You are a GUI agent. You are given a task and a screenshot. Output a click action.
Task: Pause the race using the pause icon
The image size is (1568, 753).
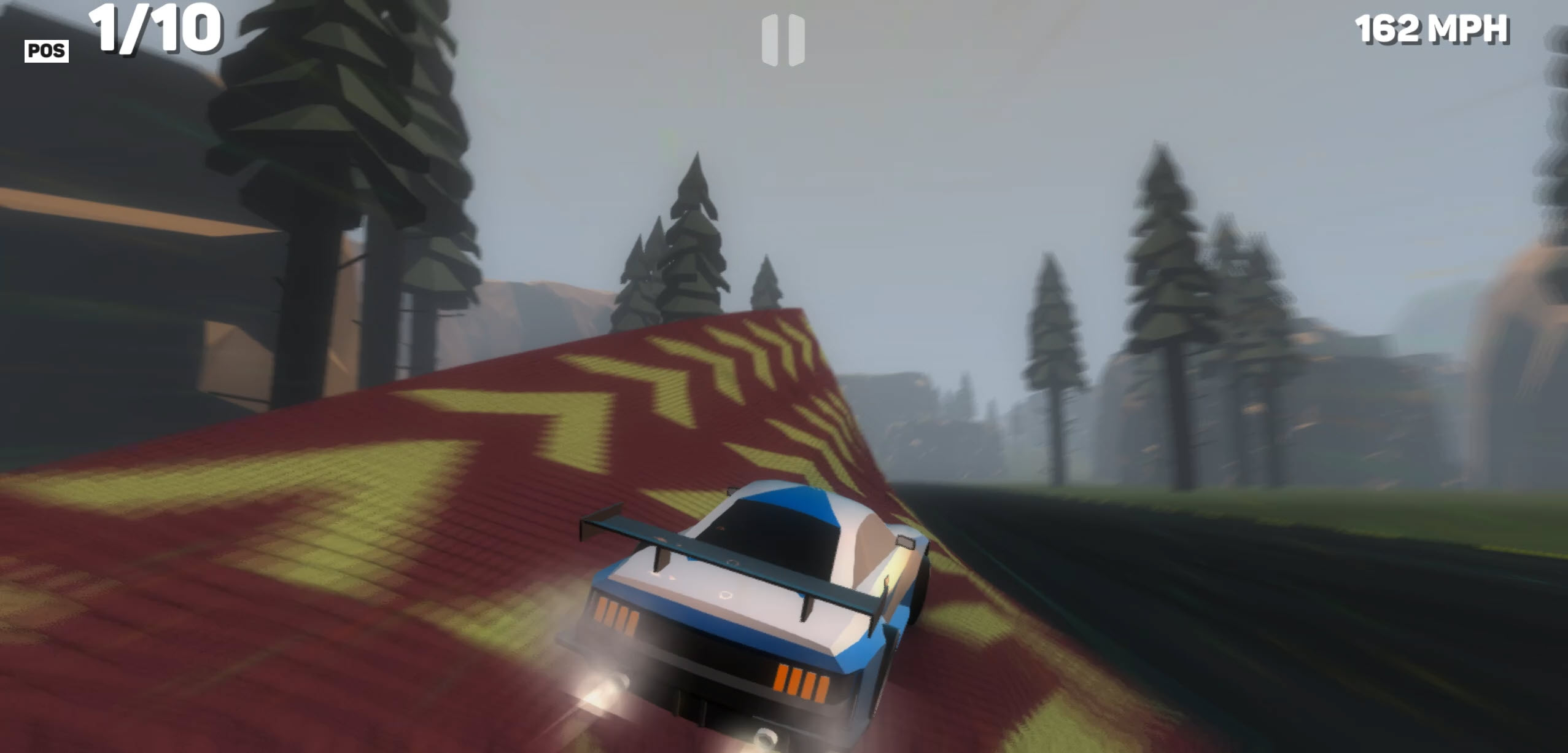[783, 38]
